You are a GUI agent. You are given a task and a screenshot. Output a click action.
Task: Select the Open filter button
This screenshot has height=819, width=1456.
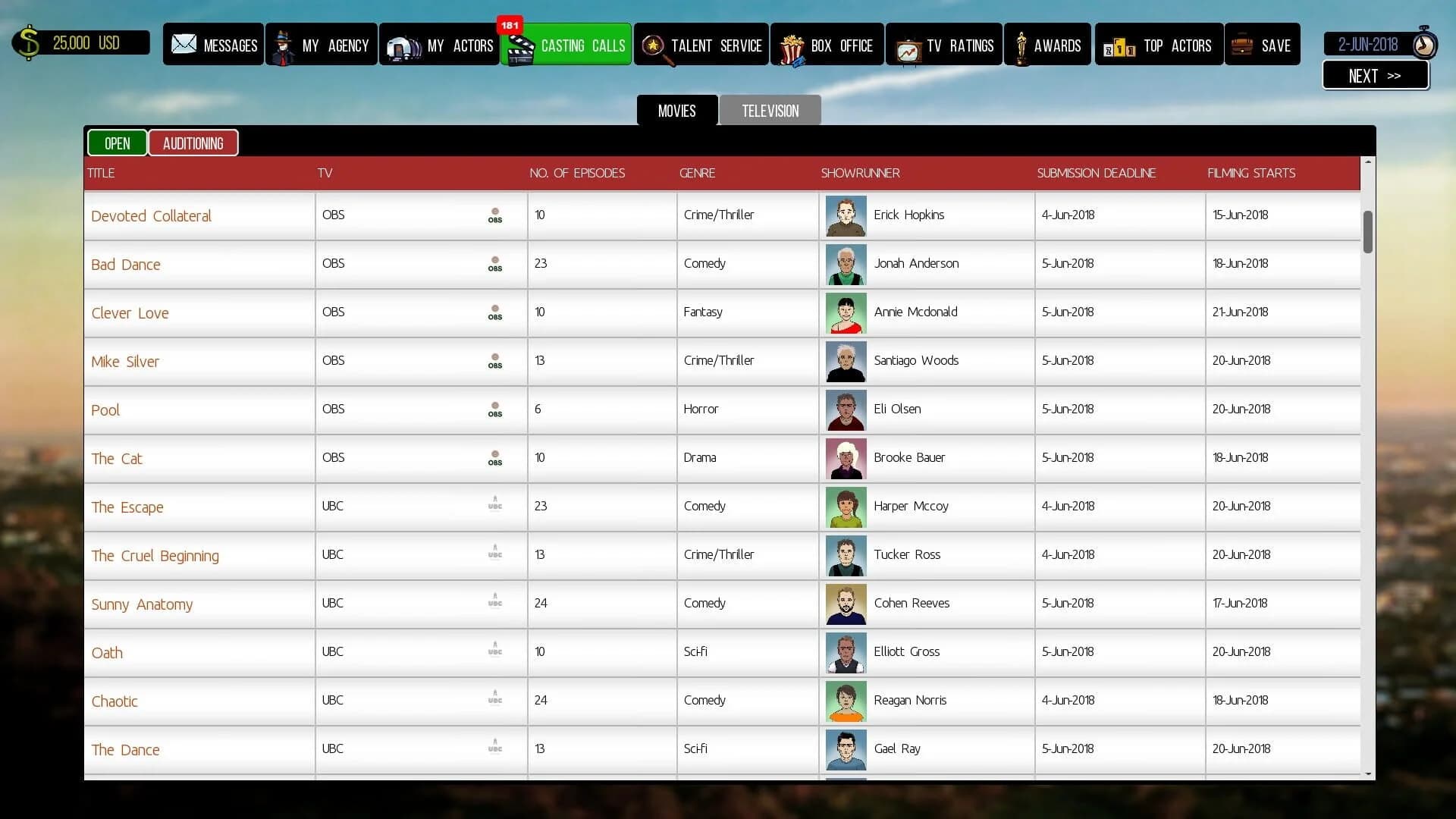click(x=117, y=143)
